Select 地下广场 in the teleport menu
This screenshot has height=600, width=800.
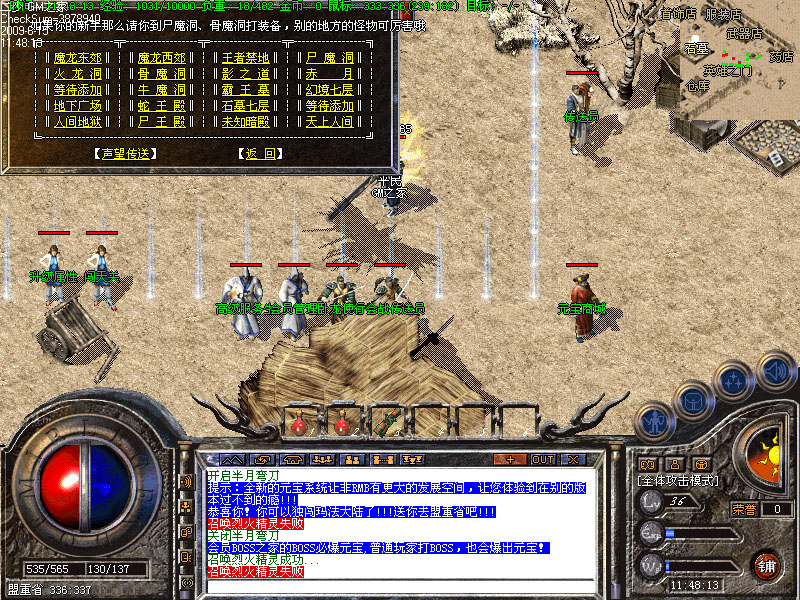(78, 106)
